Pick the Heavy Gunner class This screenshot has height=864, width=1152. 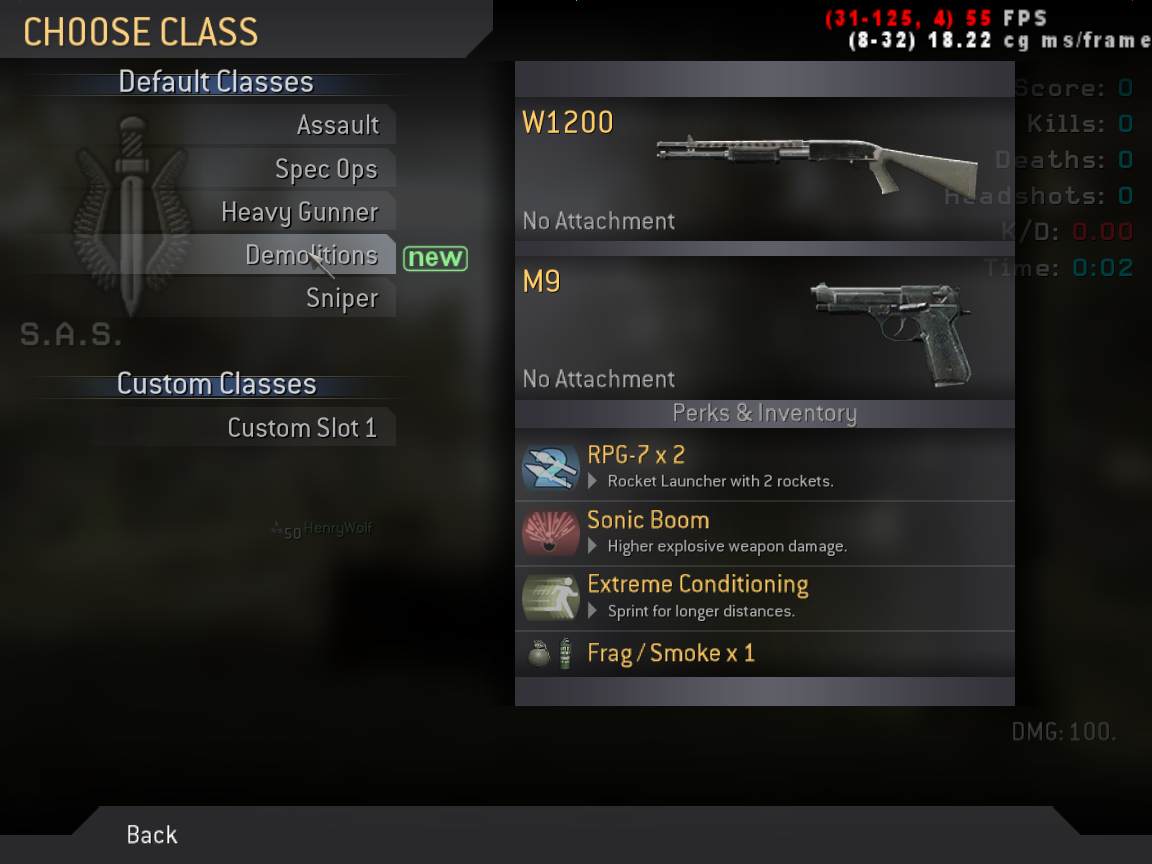point(299,212)
